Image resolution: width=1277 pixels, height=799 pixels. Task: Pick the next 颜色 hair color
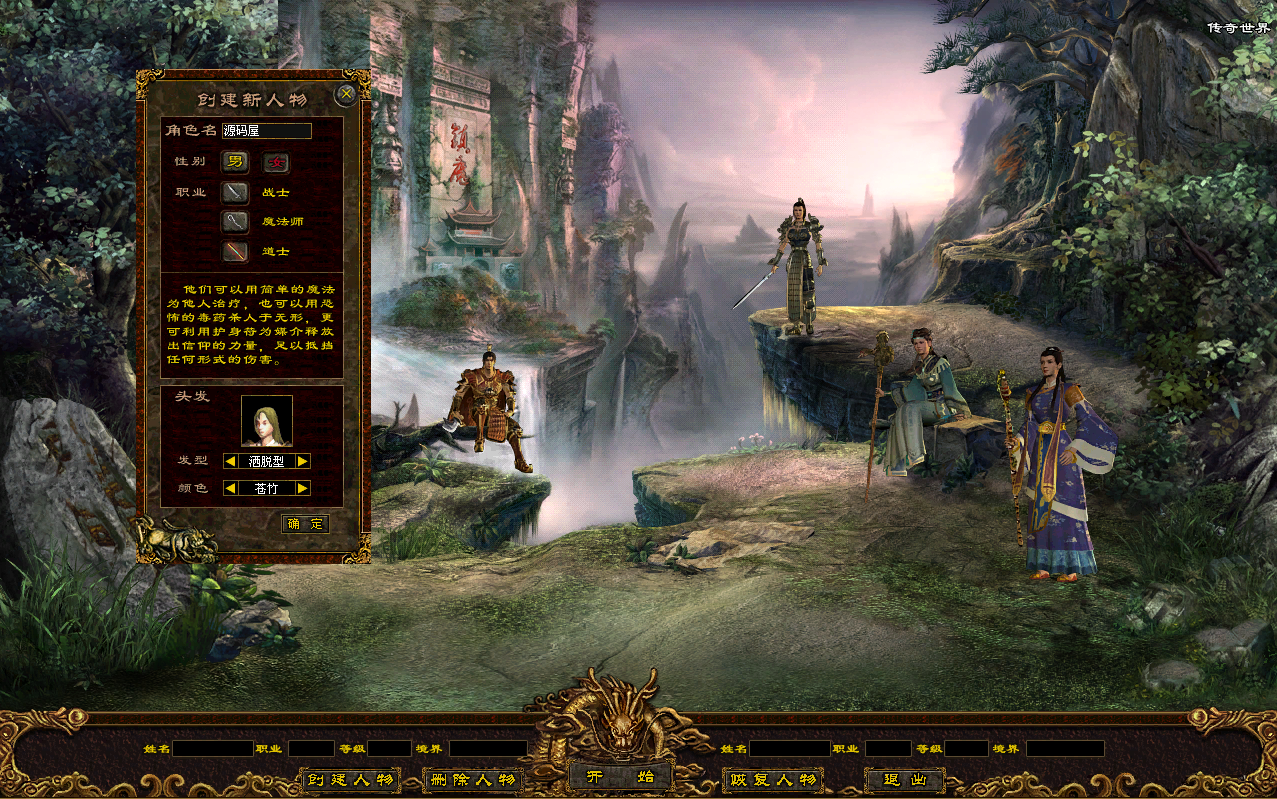click(x=303, y=488)
